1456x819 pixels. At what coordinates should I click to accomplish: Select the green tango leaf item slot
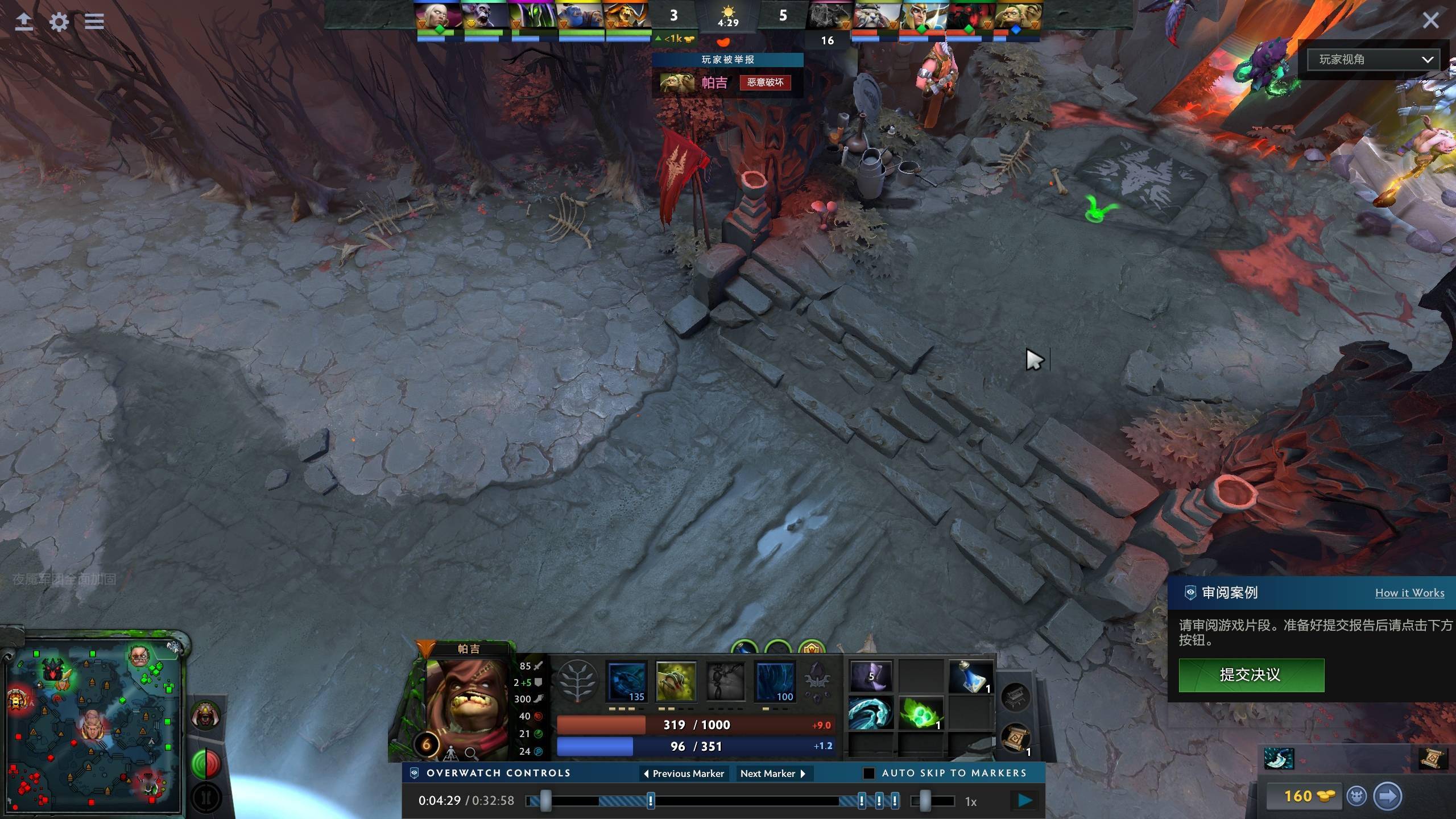[920, 713]
